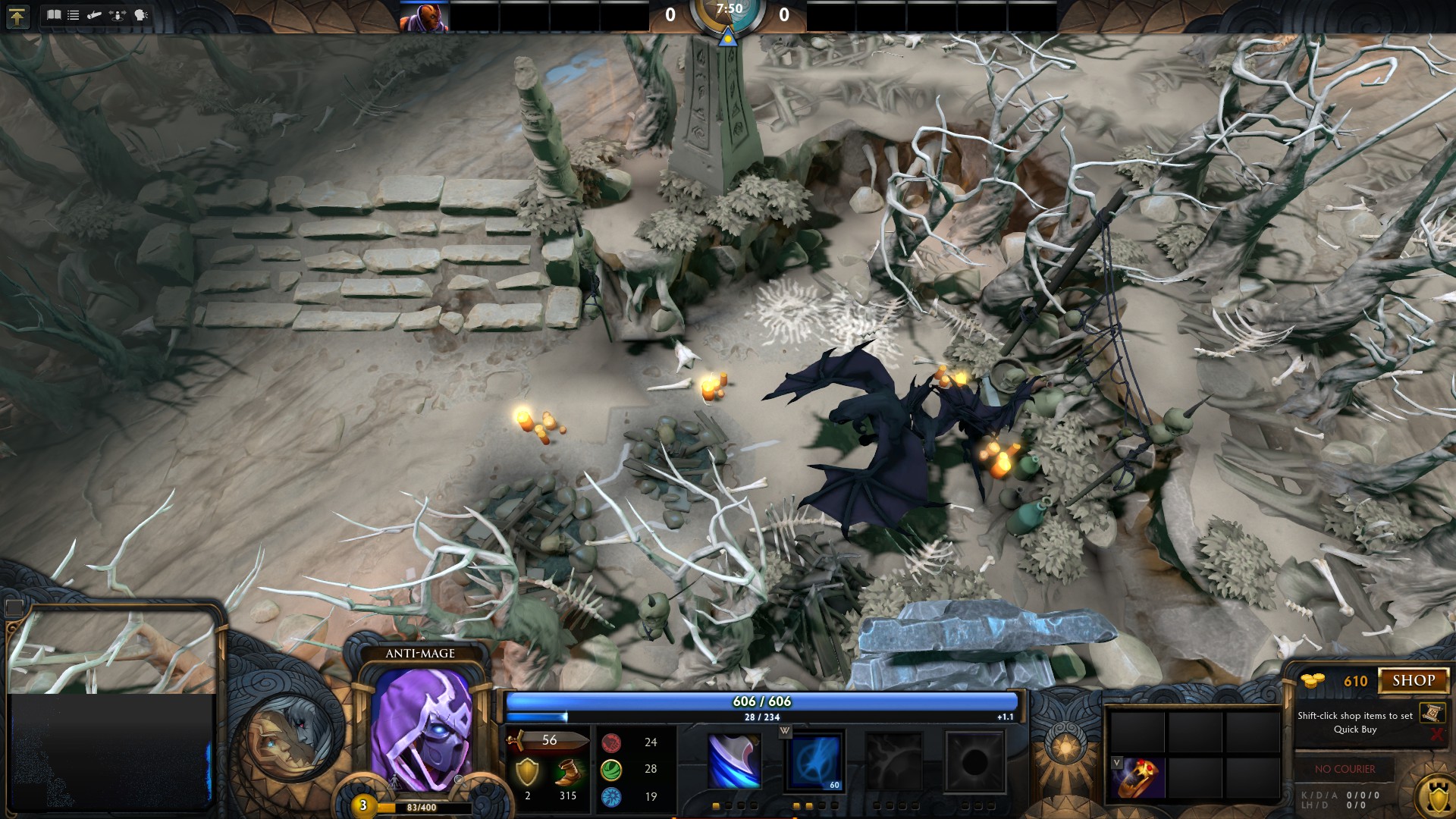Toggle the minimap's small square corner button
1456x819 pixels.
tap(14, 607)
